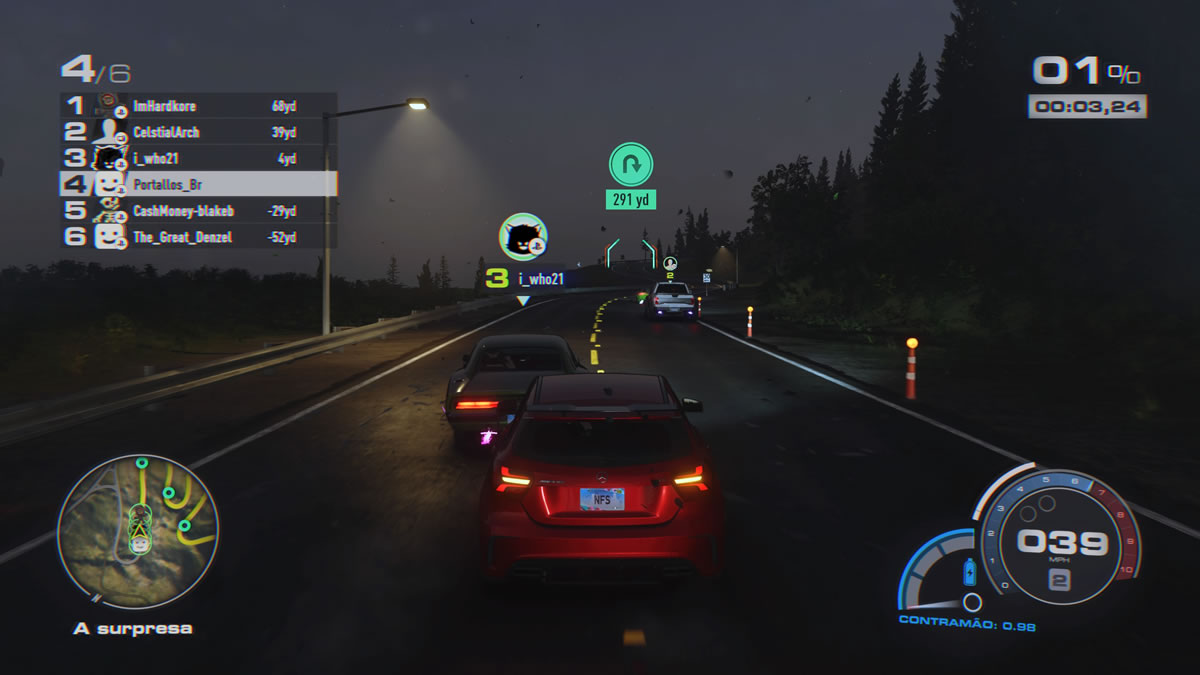This screenshot has width=1200, height=675.
Task: Click CashMoney-blakeb's leaderboard entry
Action: click(x=200, y=211)
